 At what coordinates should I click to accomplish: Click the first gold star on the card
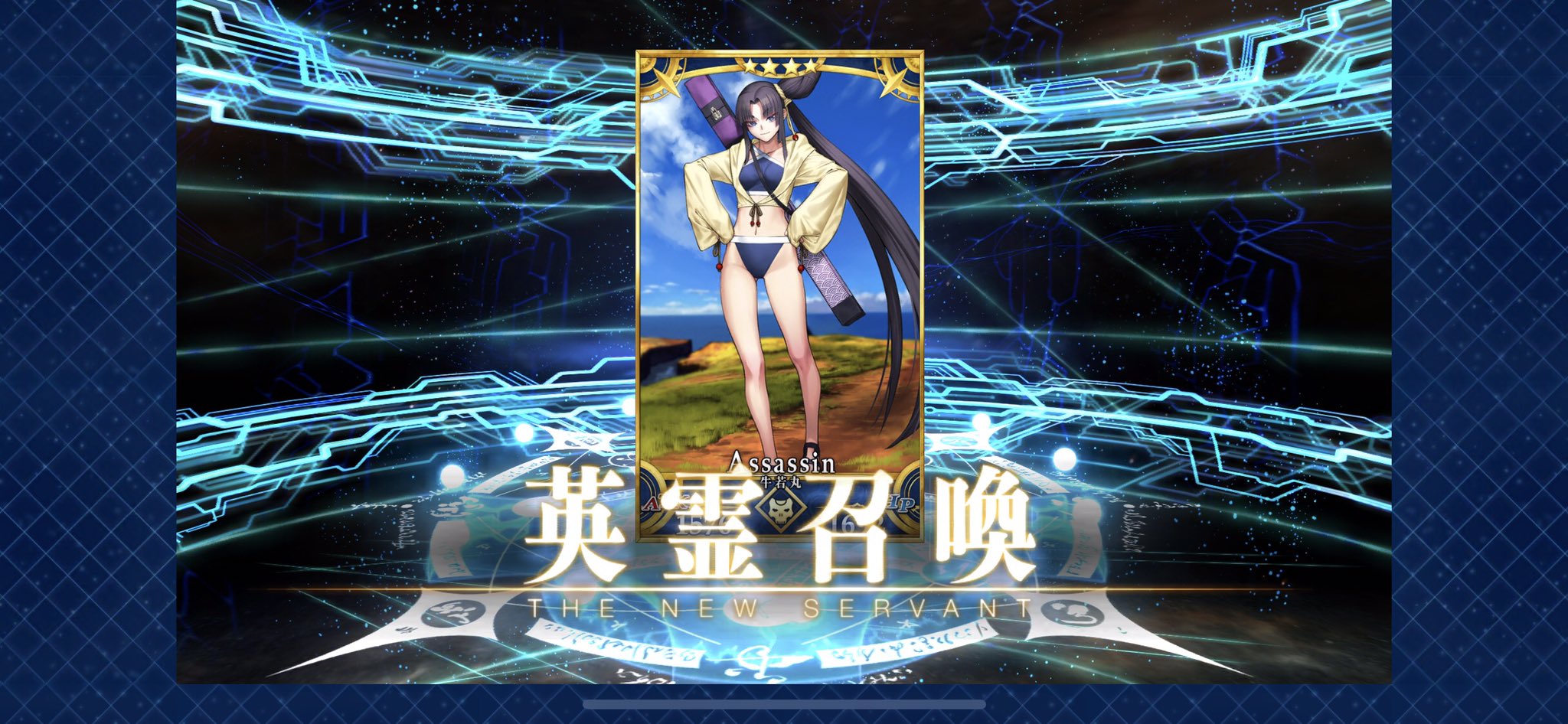click(x=750, y=67)
